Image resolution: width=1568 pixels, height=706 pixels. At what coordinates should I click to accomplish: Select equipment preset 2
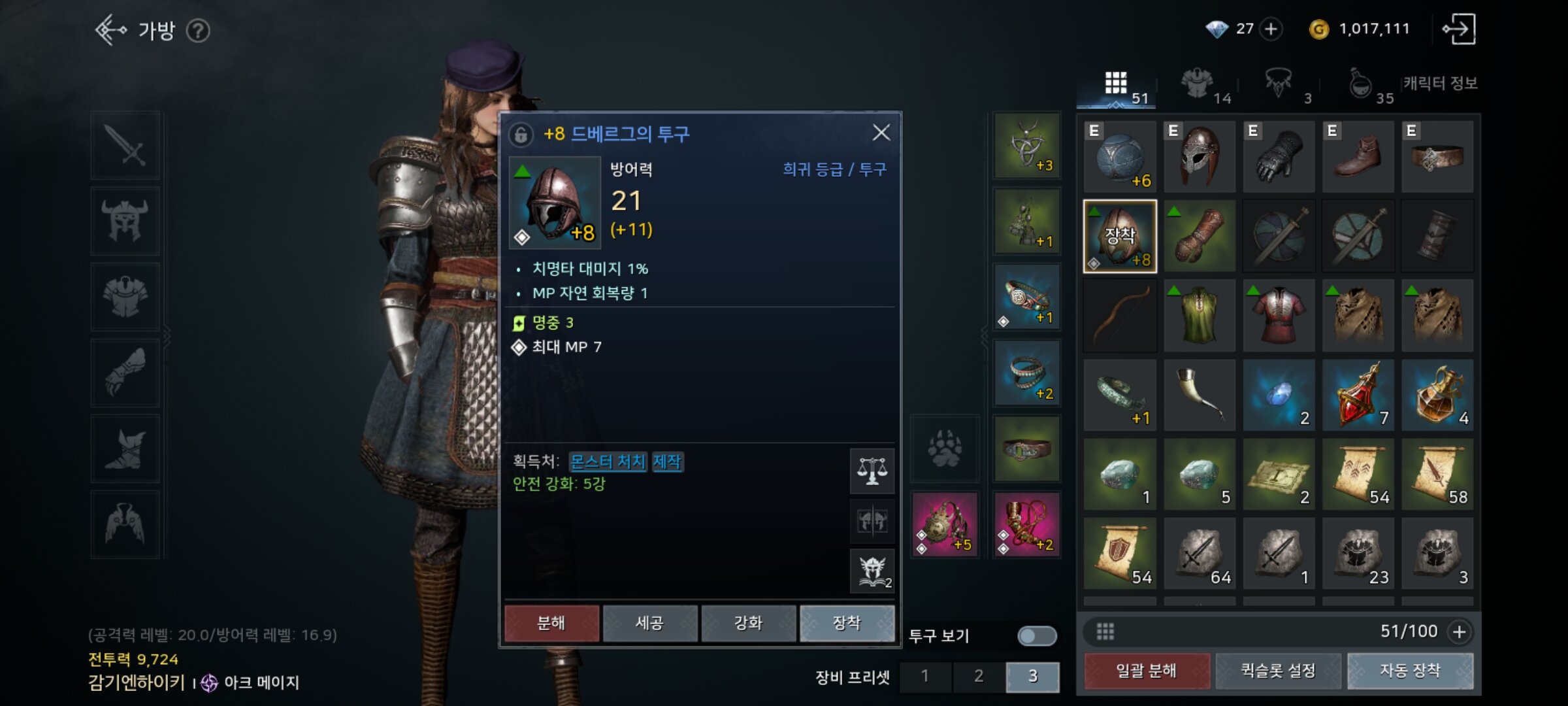click(x=979, y=676)
